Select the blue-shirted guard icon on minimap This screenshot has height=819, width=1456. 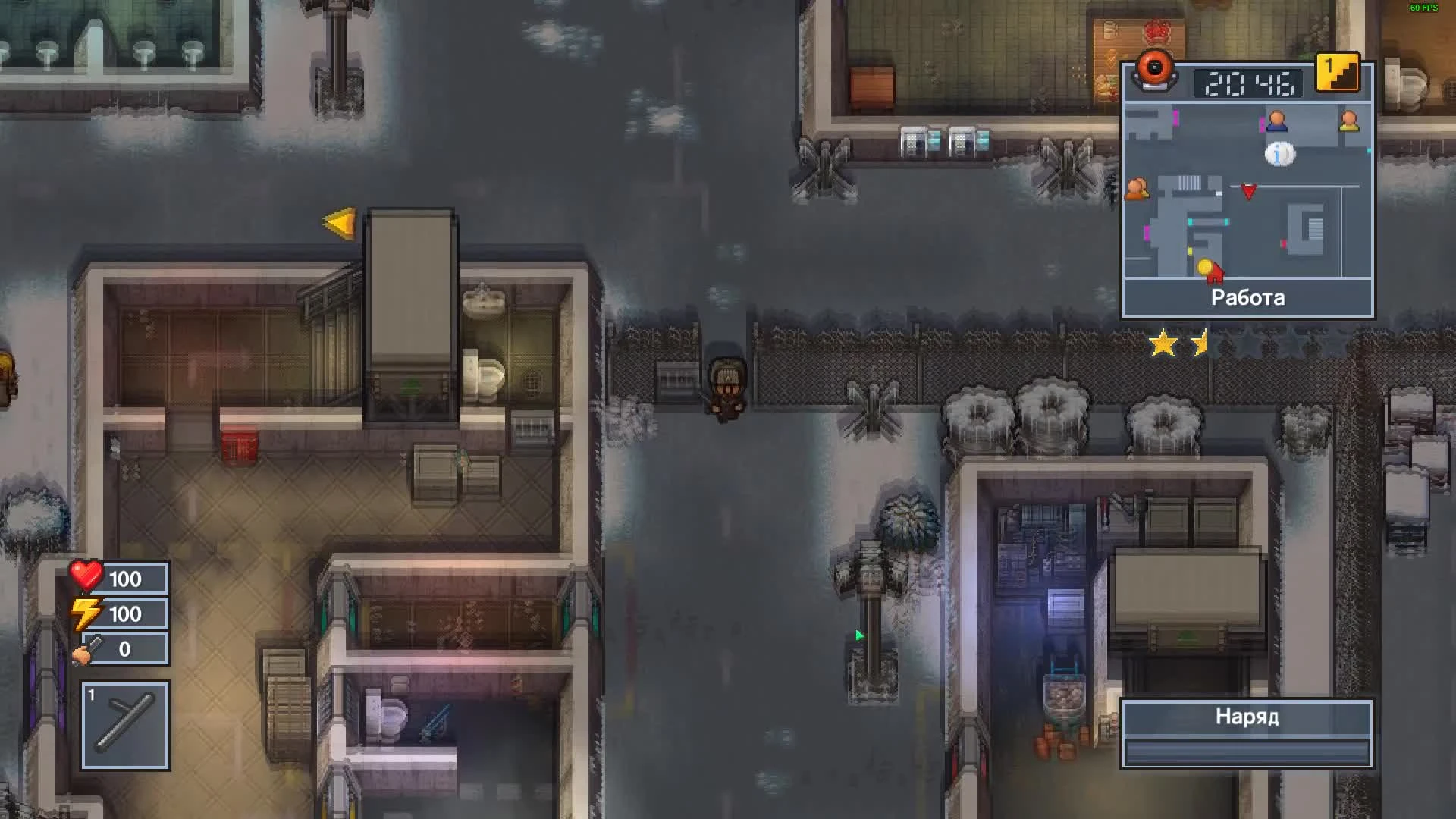[1279, 121]
